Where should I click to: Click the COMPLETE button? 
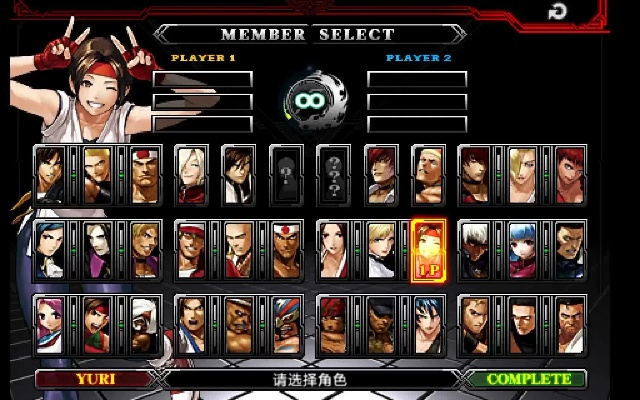(x=528, y=380)
